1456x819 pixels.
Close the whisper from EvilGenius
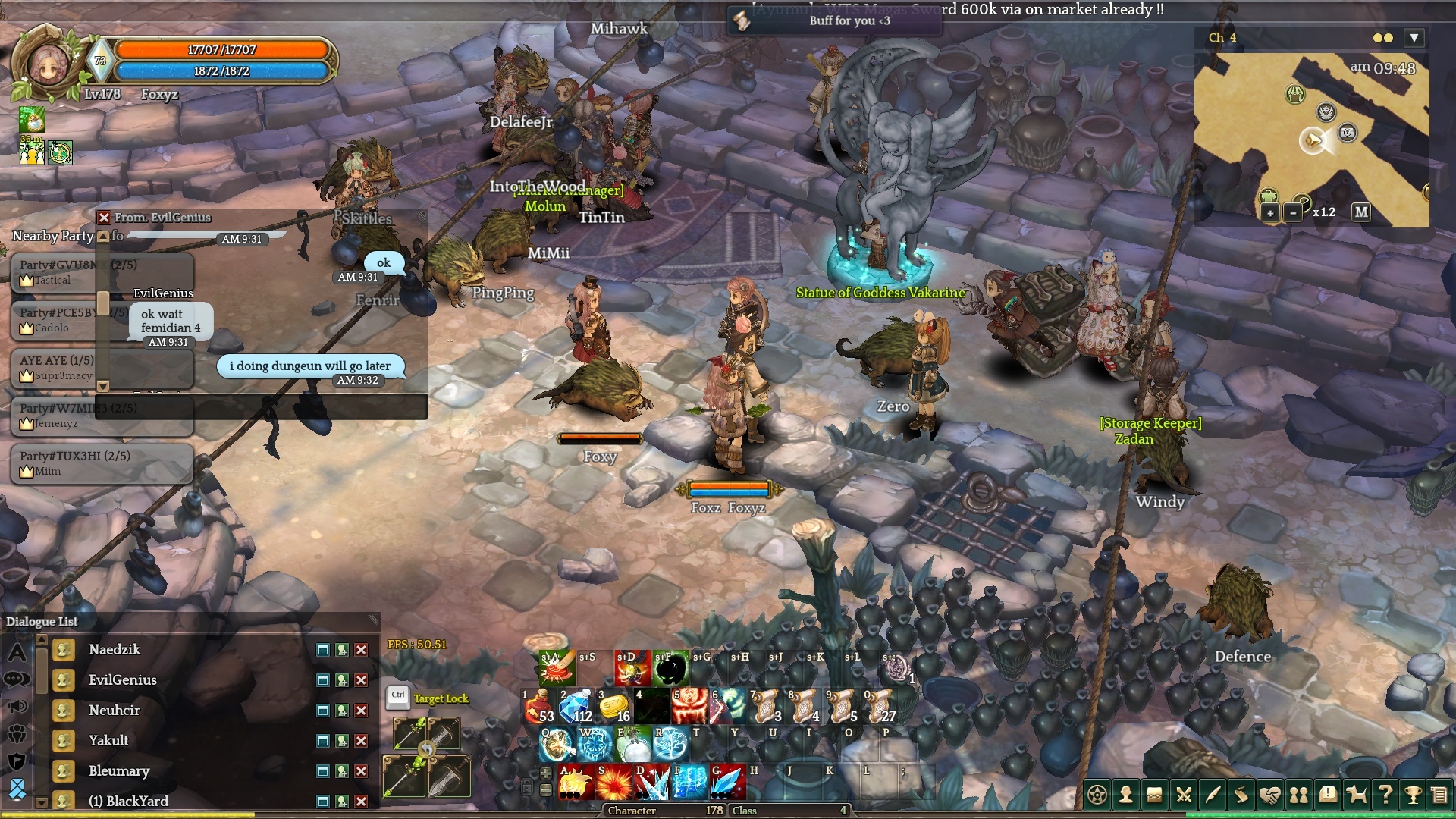coord(105,218)
